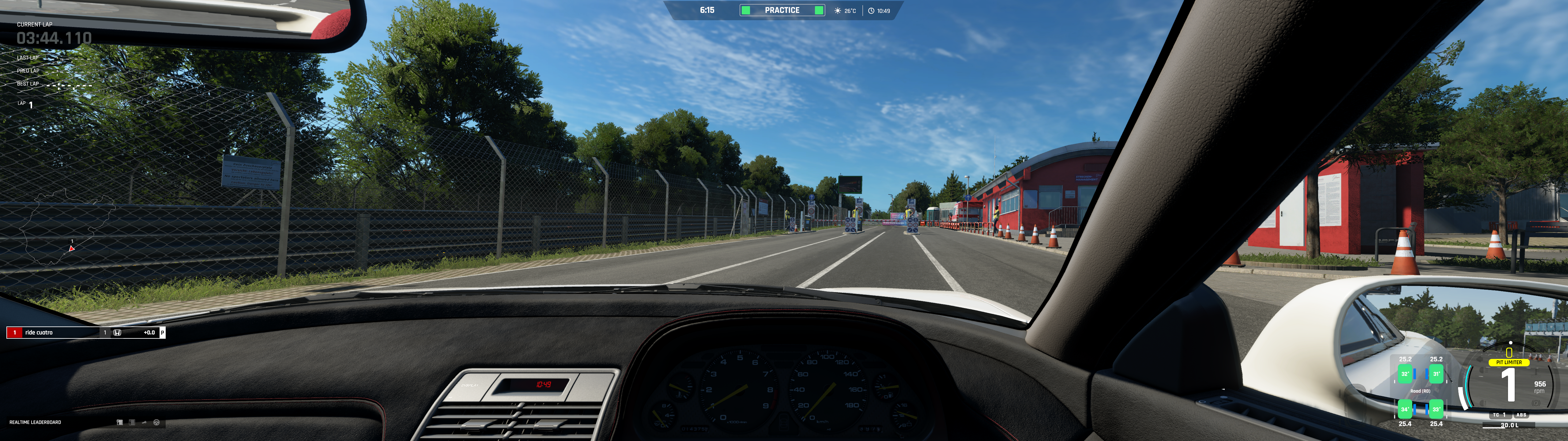
Task: Open the wrench setup icon
Action: point(144,422)
